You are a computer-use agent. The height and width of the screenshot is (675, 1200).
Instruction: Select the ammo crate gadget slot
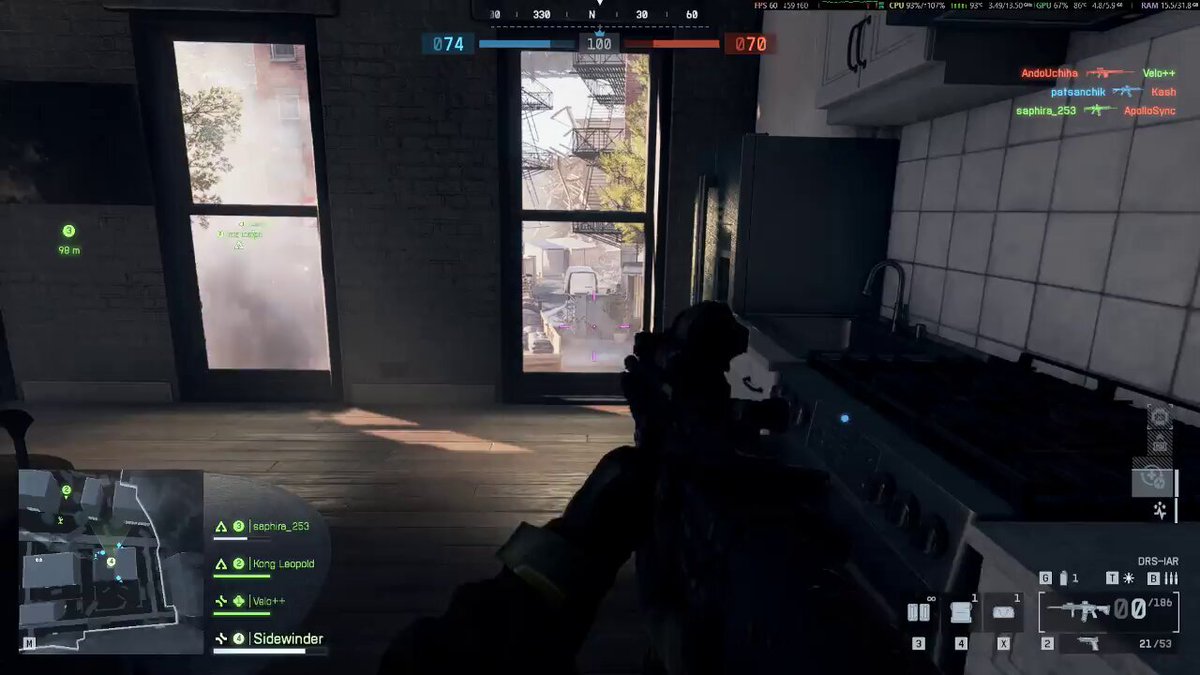[961, 612]
